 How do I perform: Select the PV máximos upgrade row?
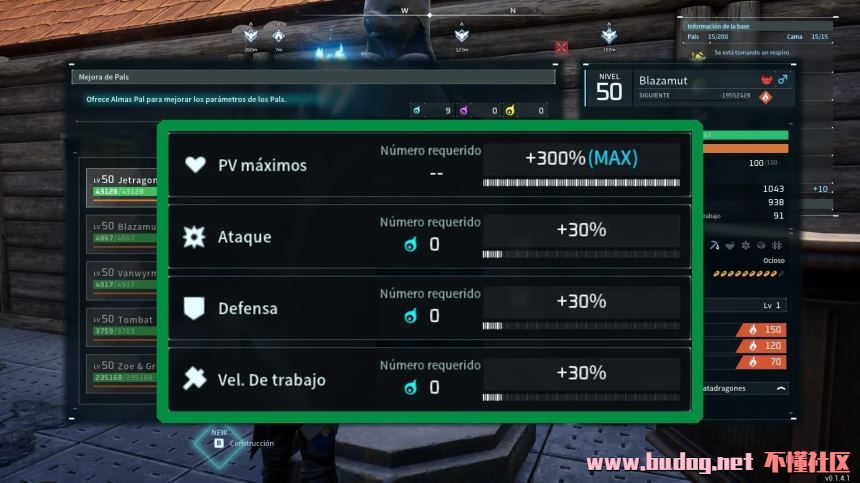[x=429, y=165]
